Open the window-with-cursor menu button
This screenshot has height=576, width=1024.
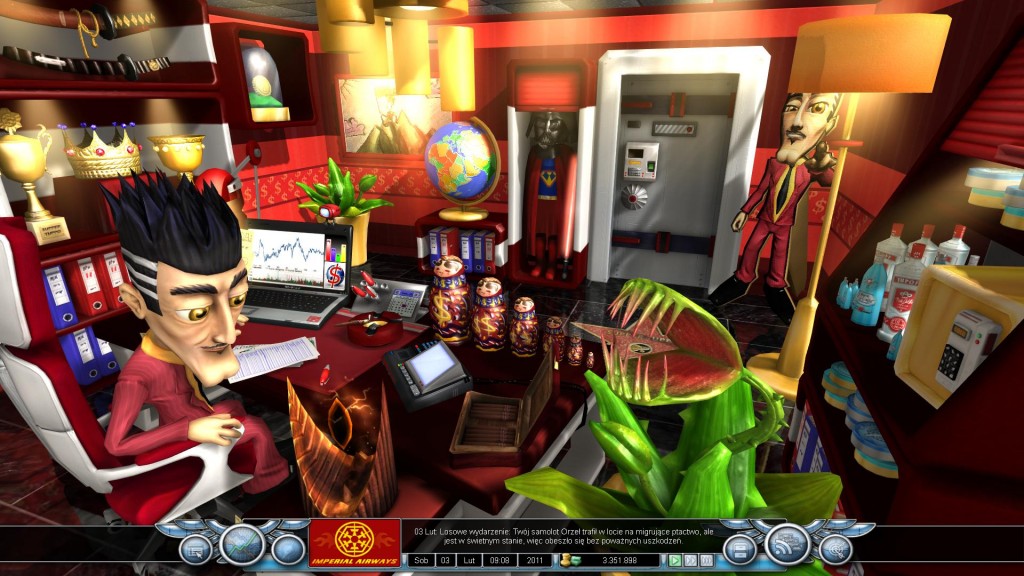coord(196,548)
